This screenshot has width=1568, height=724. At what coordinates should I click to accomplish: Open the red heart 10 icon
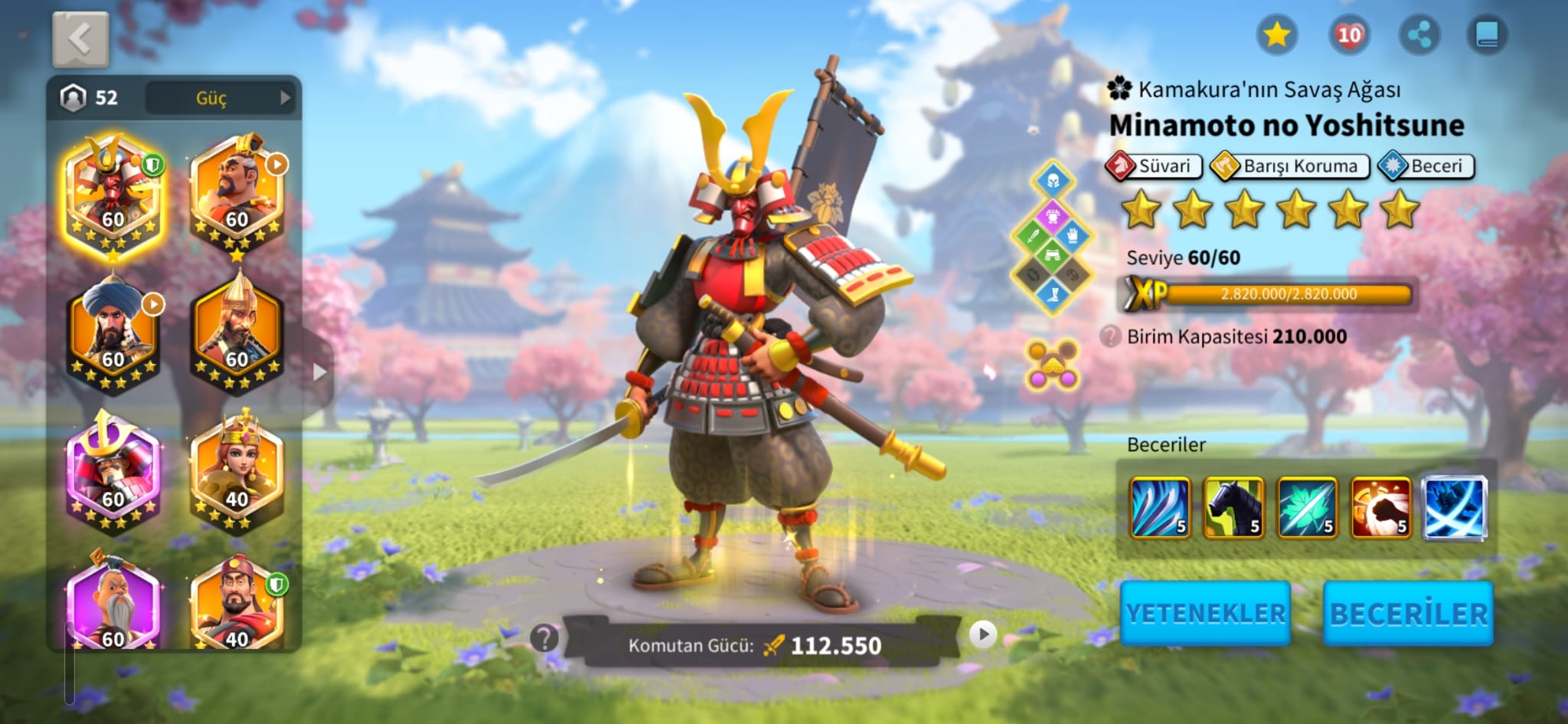[1348, 34]
